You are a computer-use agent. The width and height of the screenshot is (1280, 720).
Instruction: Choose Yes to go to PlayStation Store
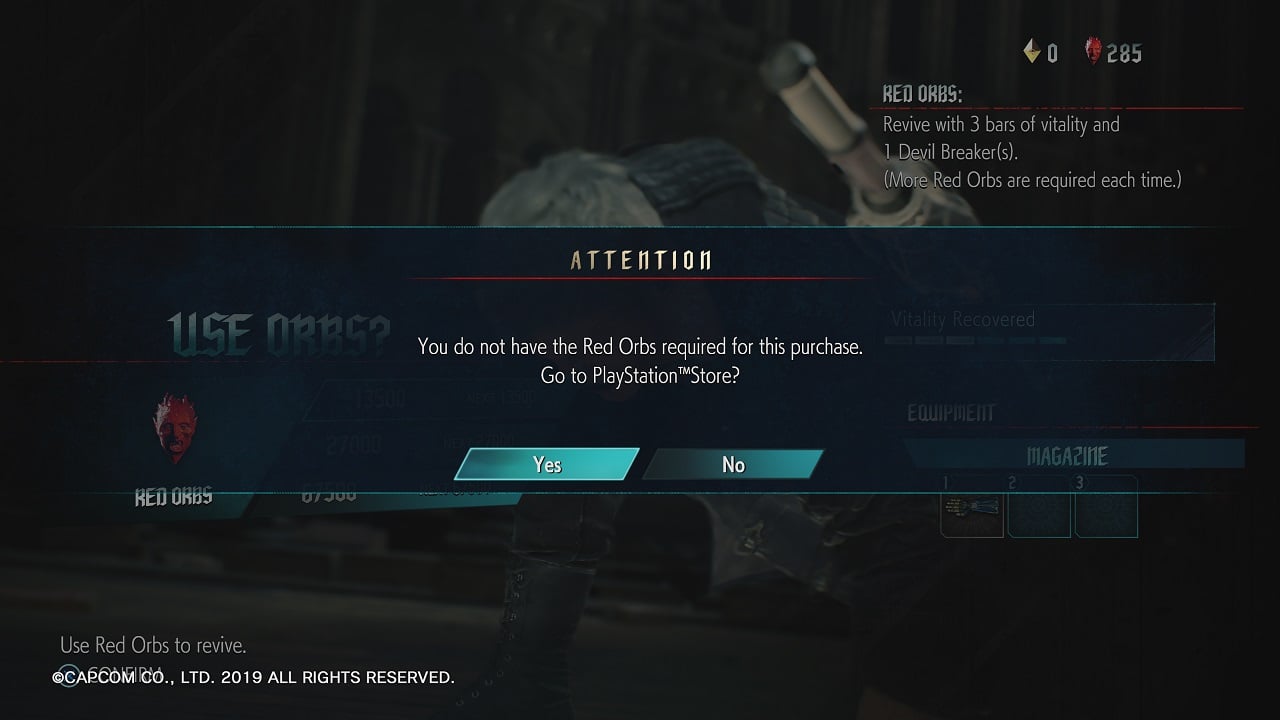(x=546, y=465)
